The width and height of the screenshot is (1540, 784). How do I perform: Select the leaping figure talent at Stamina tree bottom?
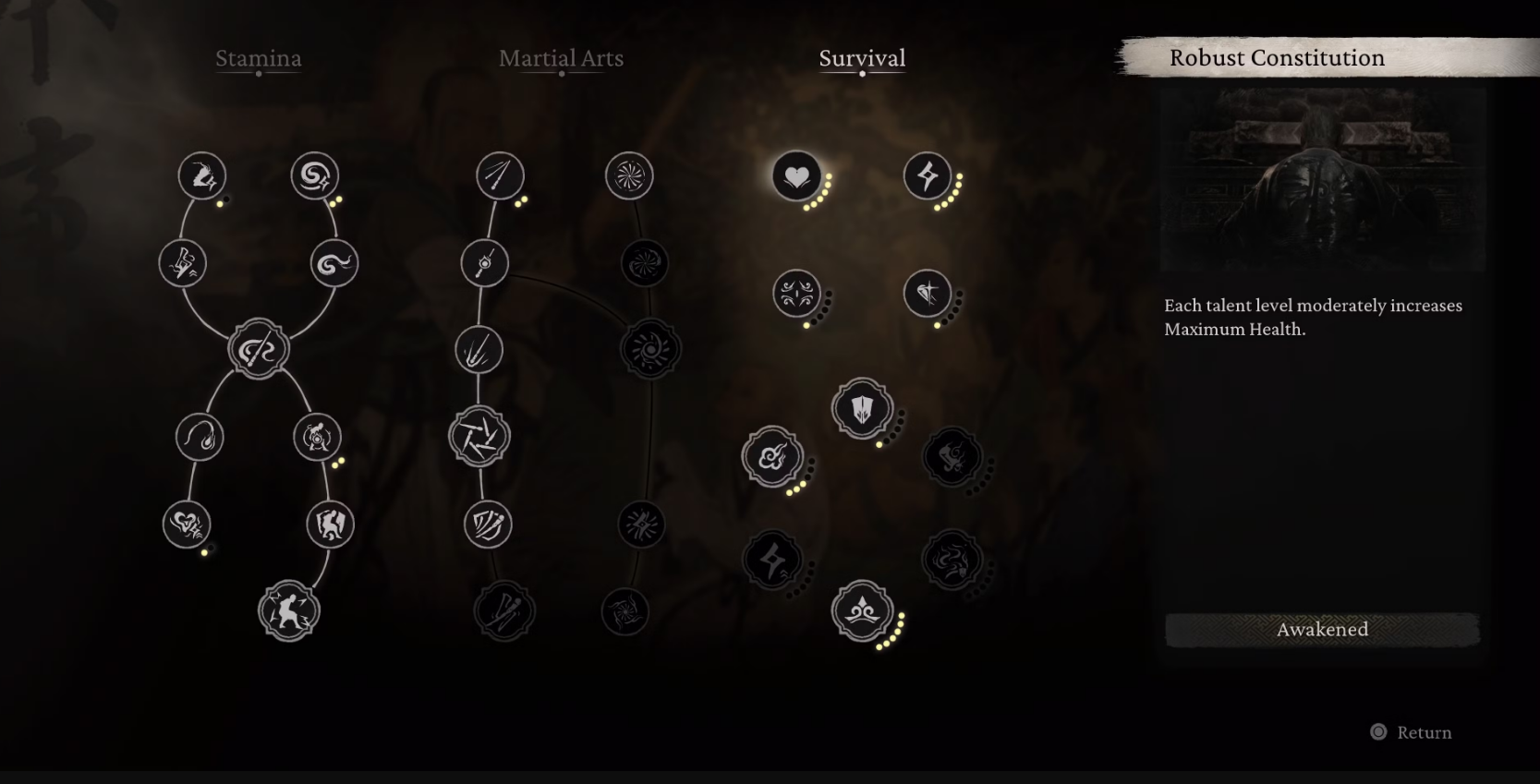coord(286,609)
